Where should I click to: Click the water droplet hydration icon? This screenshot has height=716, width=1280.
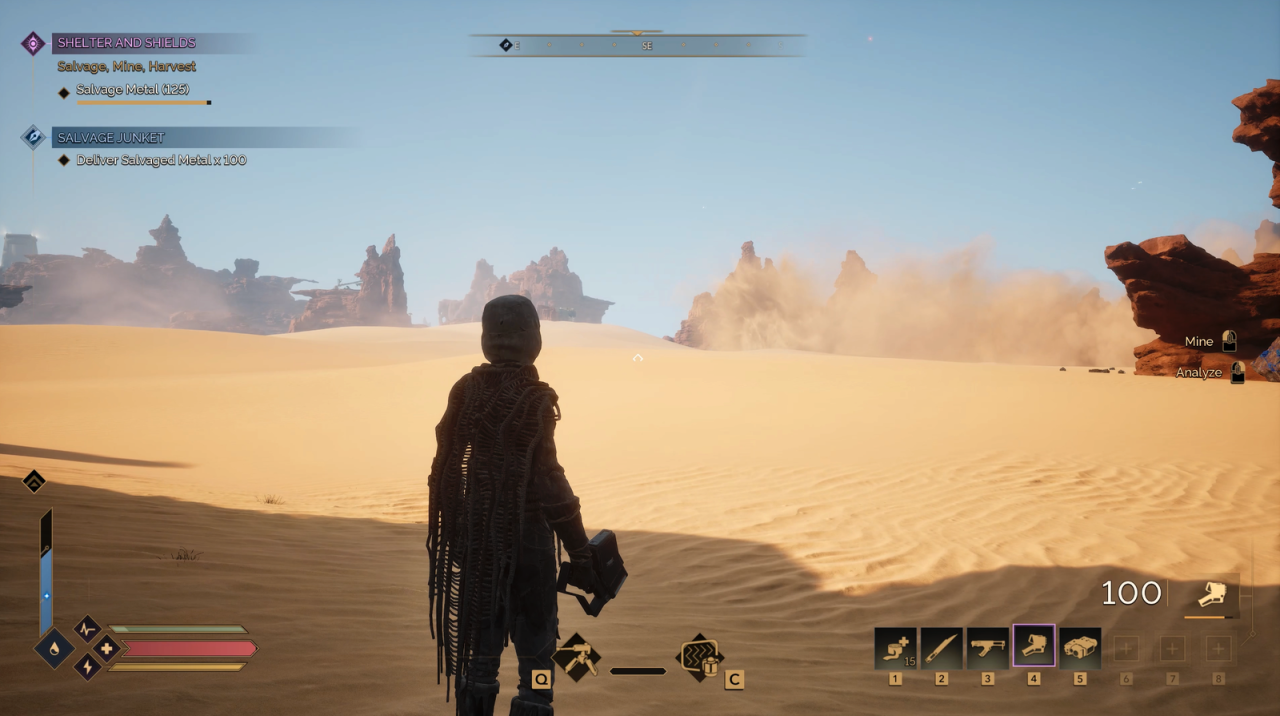53,648
